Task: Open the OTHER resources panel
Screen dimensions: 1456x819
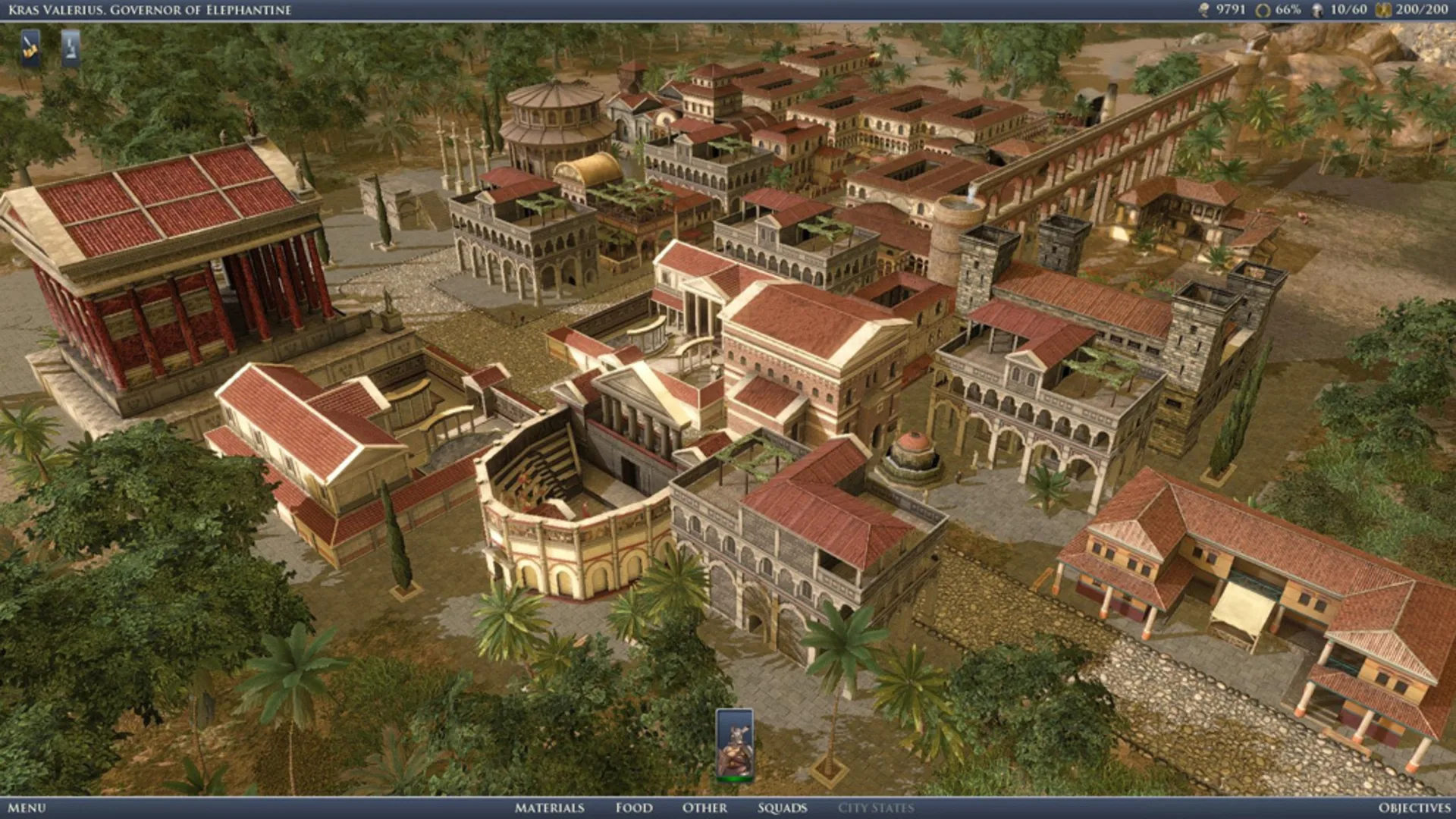Action: pyautogui.click(x=704, y=808)
